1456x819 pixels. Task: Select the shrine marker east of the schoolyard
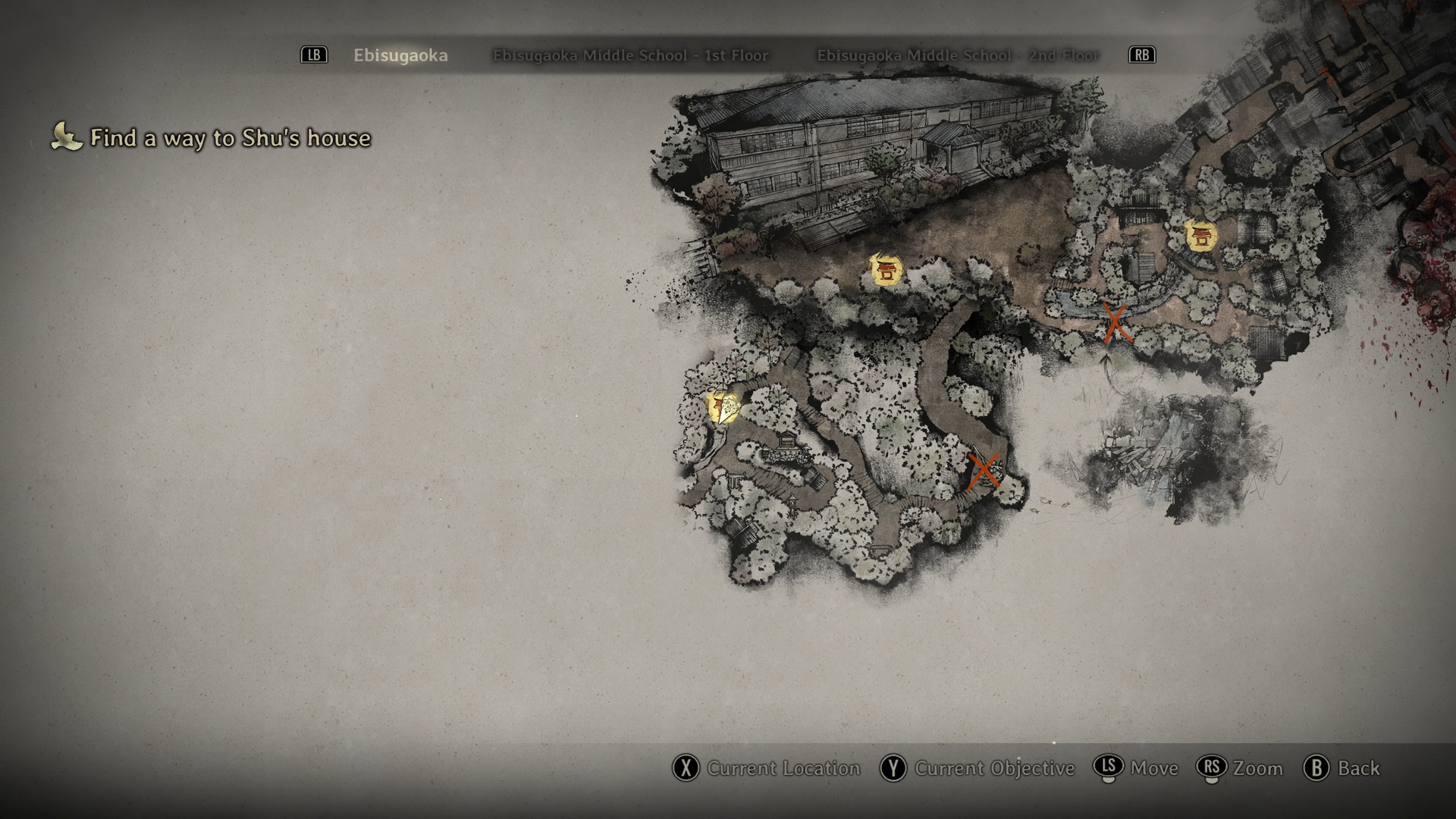tap(1200, 237)
